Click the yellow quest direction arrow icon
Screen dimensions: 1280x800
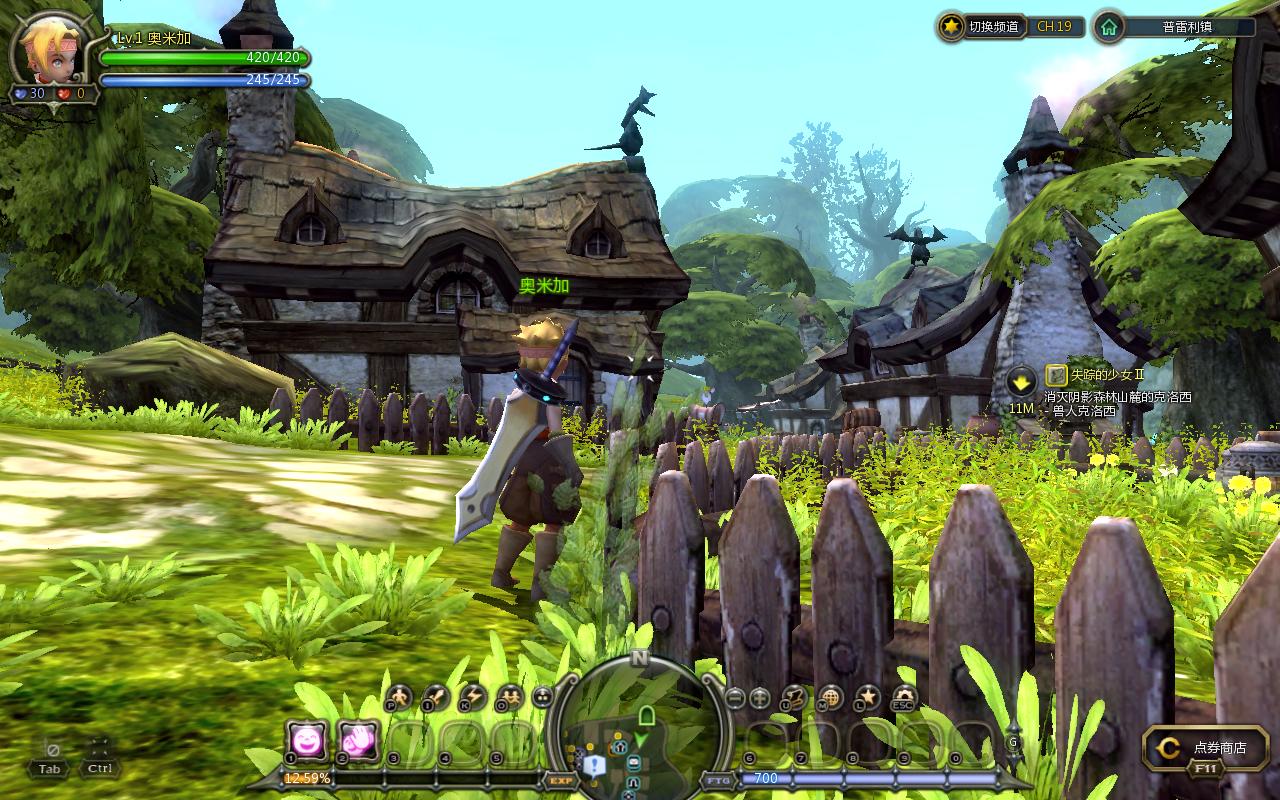(x=1021, y=381)
